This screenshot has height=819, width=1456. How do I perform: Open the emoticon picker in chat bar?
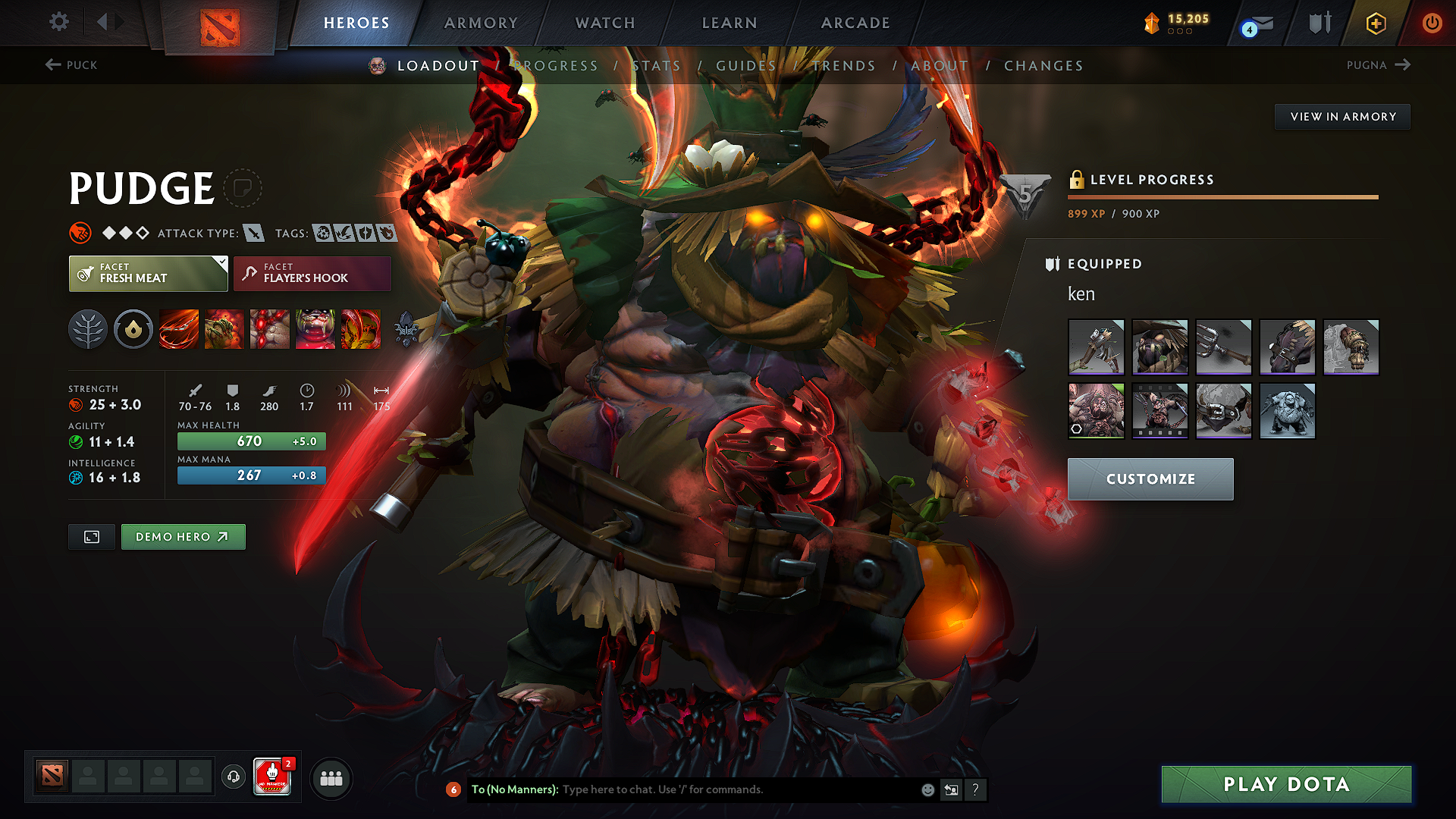coord(927,789)
